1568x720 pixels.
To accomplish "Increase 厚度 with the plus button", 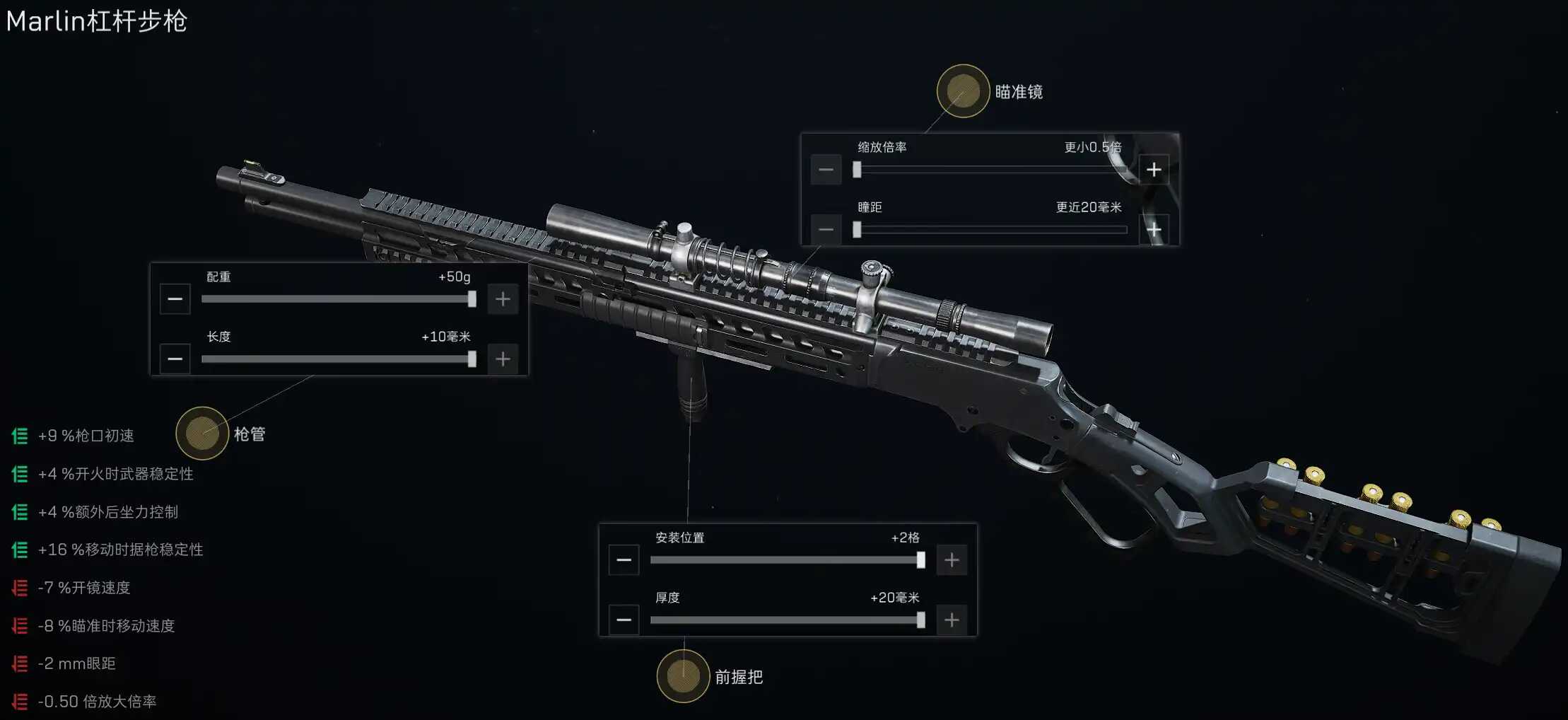I will point(952,620).
